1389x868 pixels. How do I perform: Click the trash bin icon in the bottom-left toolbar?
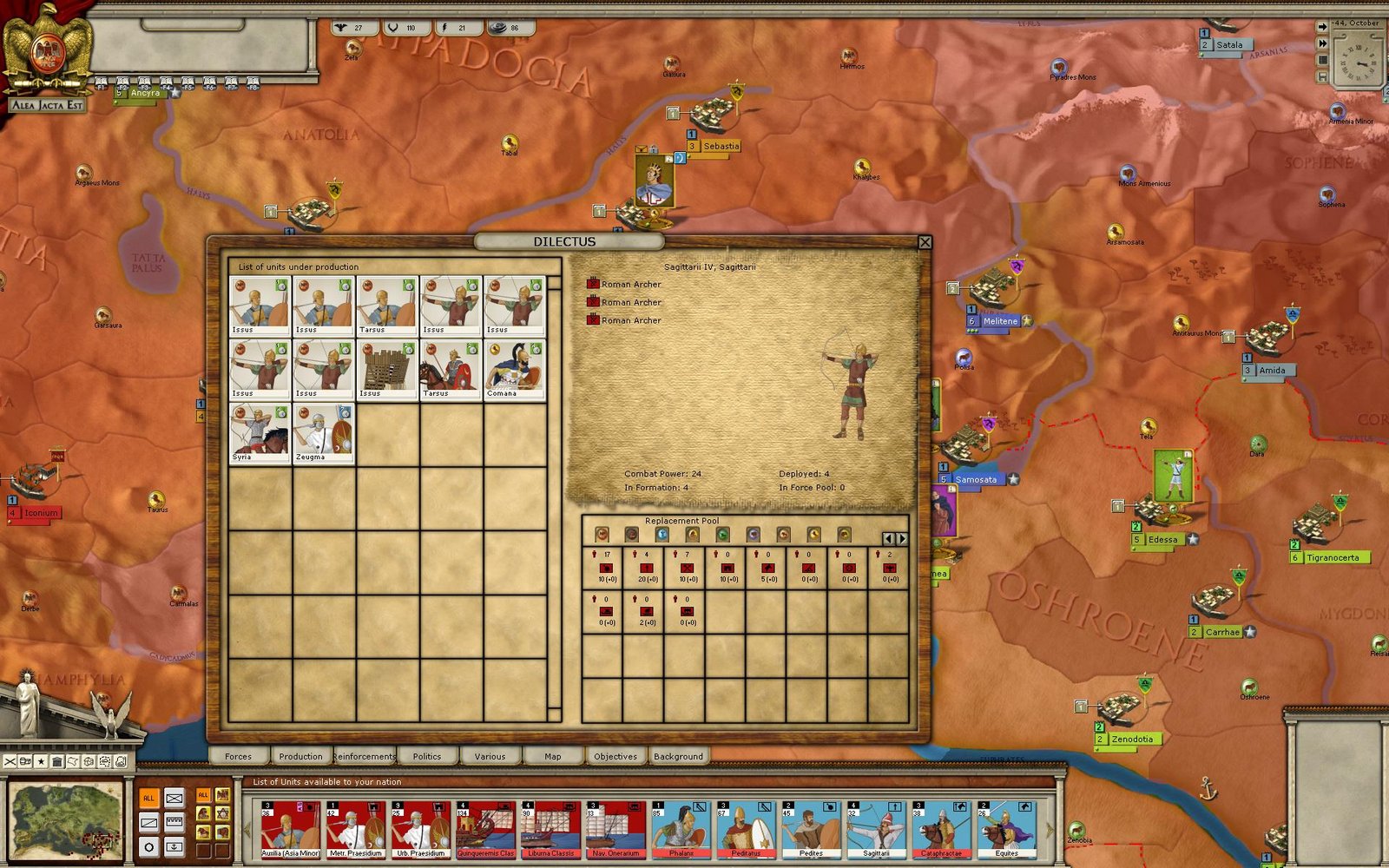57,761
